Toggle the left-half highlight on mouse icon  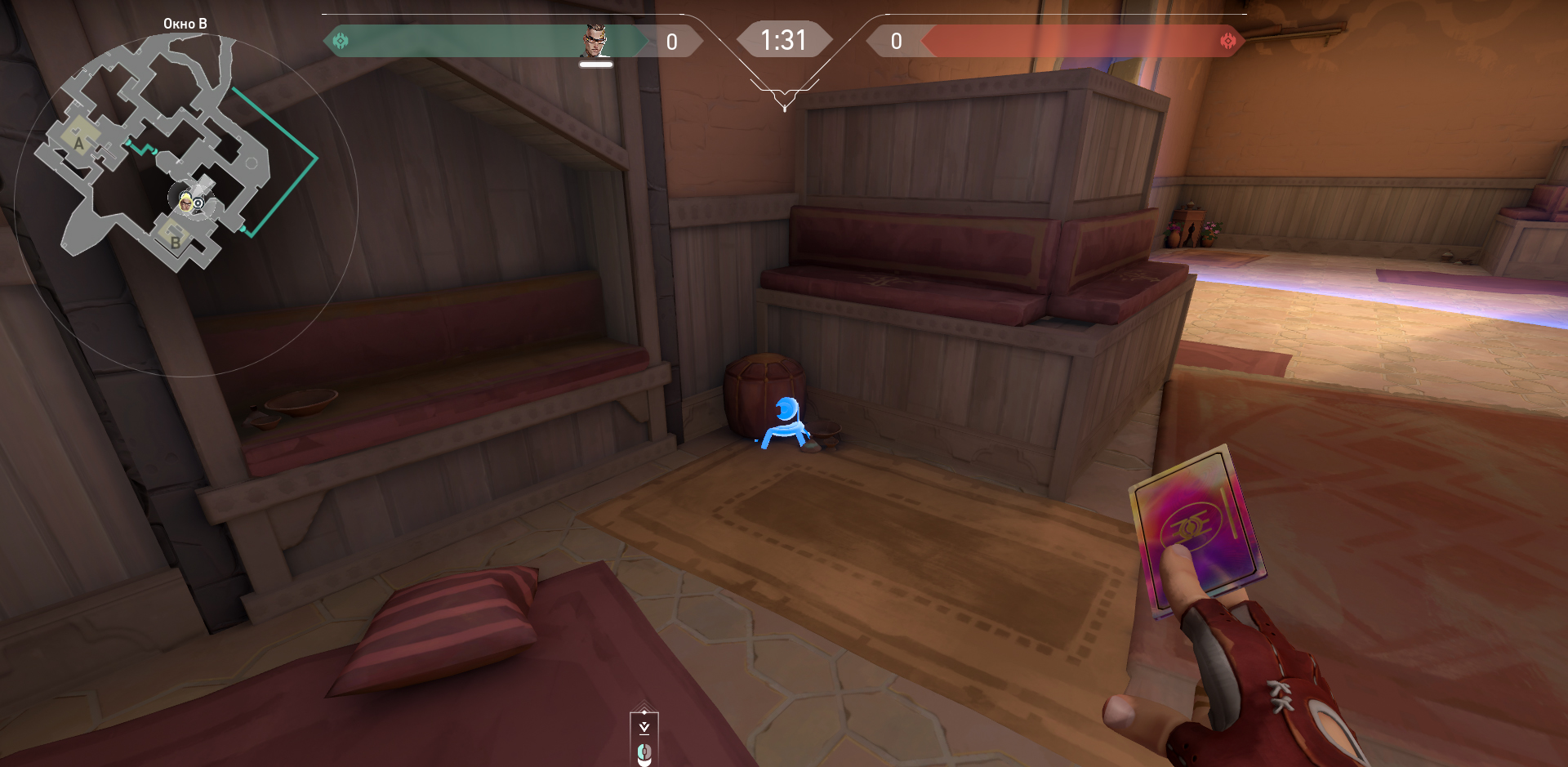click(x=641, y=751)
